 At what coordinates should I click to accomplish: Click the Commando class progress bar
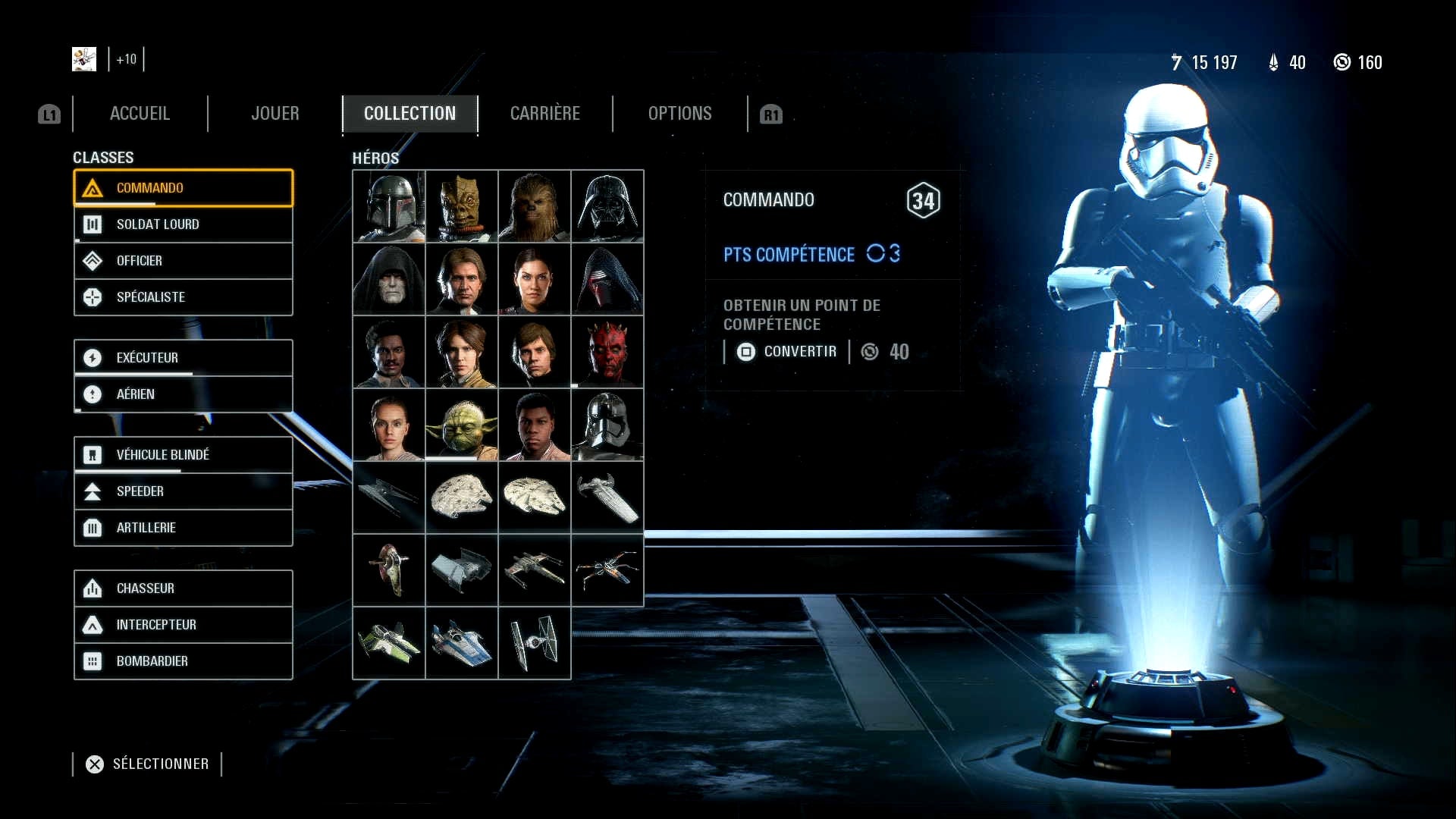click(135, 203)
